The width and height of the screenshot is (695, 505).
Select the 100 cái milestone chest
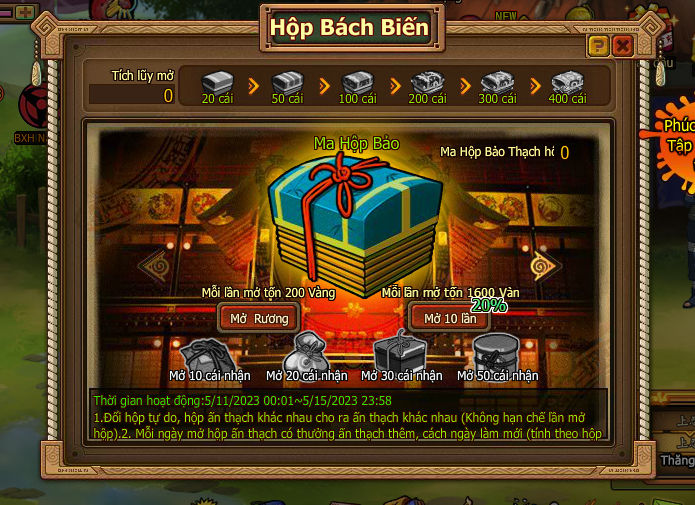pyautogui.click(x=357, y=82)
